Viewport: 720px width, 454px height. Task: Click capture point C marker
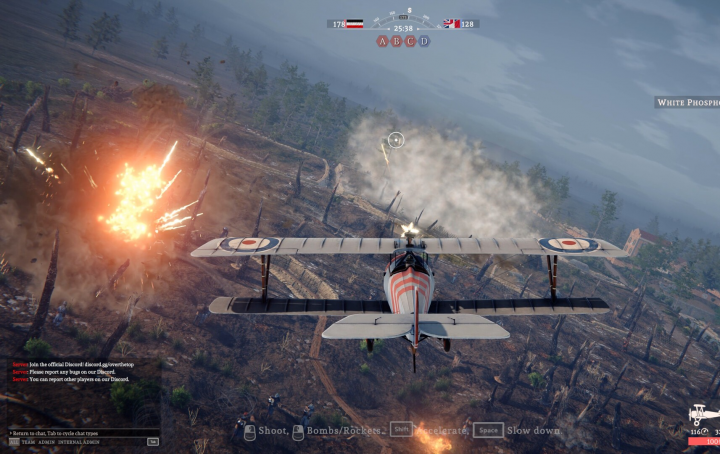410,41
